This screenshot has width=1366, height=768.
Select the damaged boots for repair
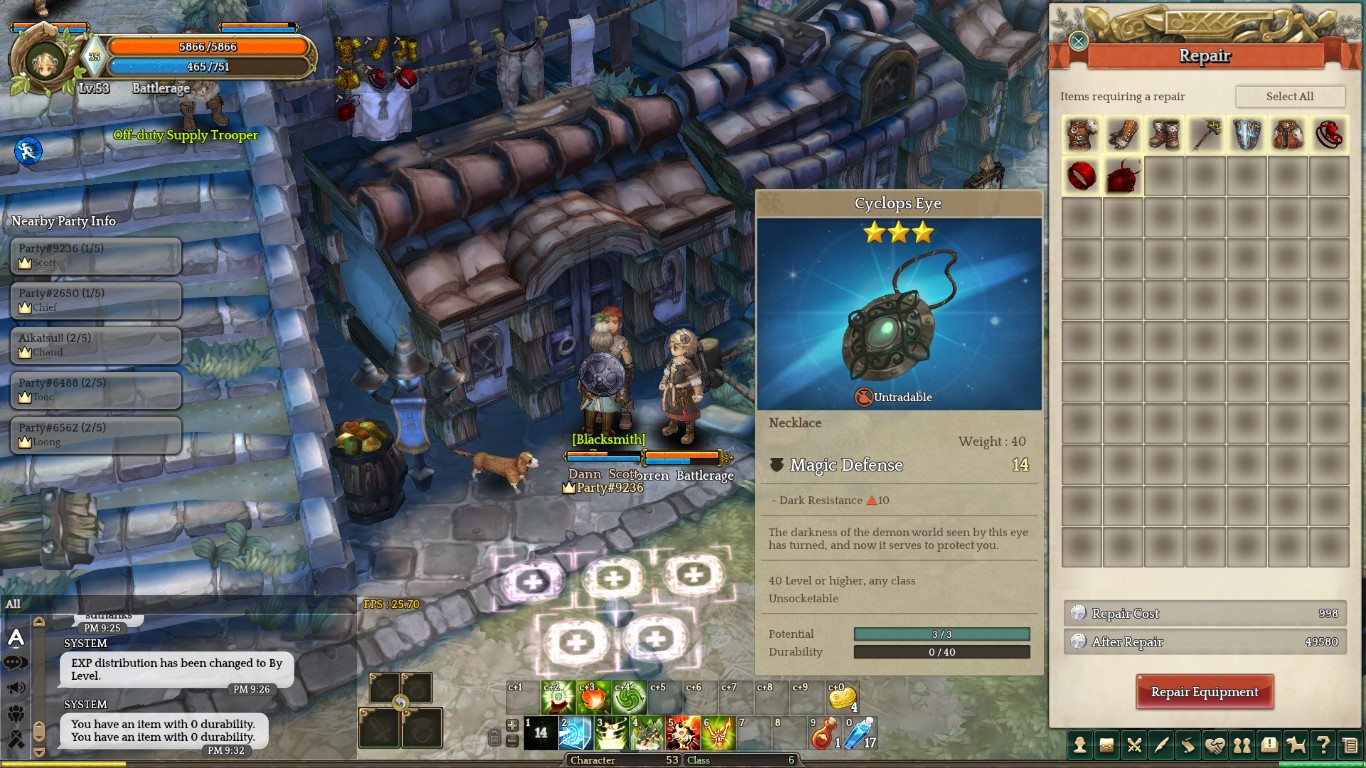click(x=1164, y=135)
